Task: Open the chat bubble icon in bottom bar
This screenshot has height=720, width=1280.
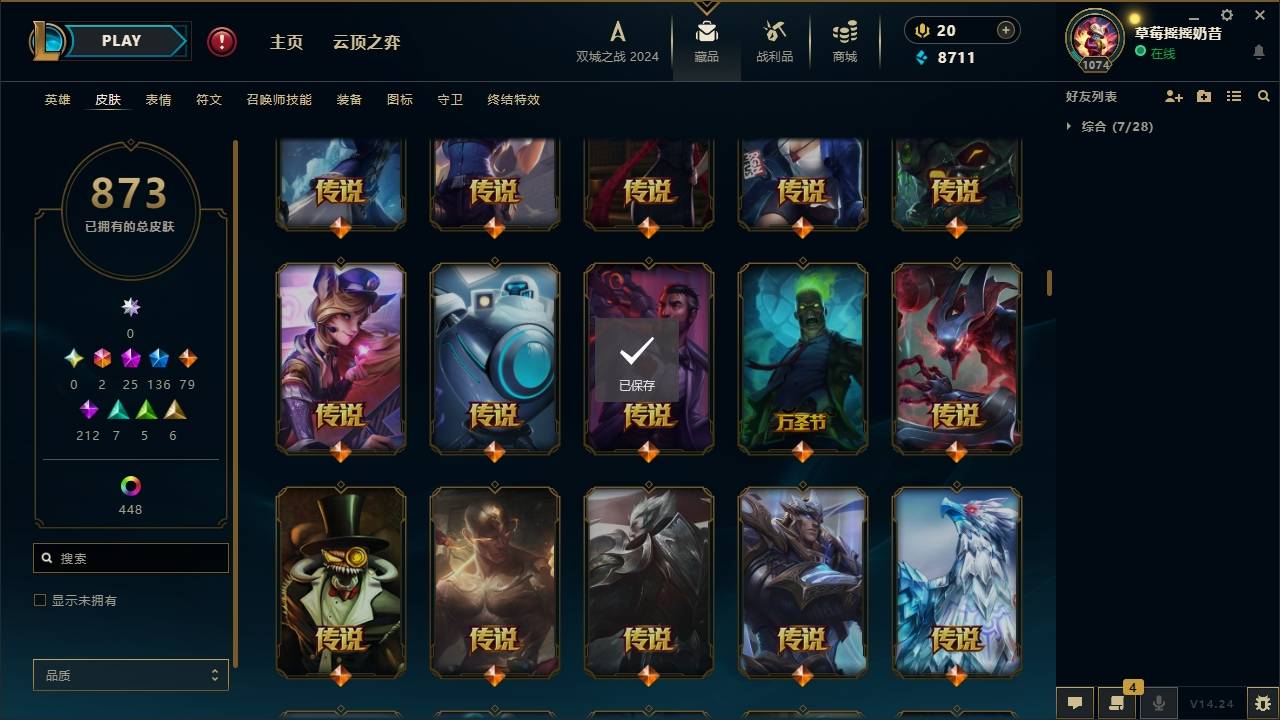Action: (1074, 703)
